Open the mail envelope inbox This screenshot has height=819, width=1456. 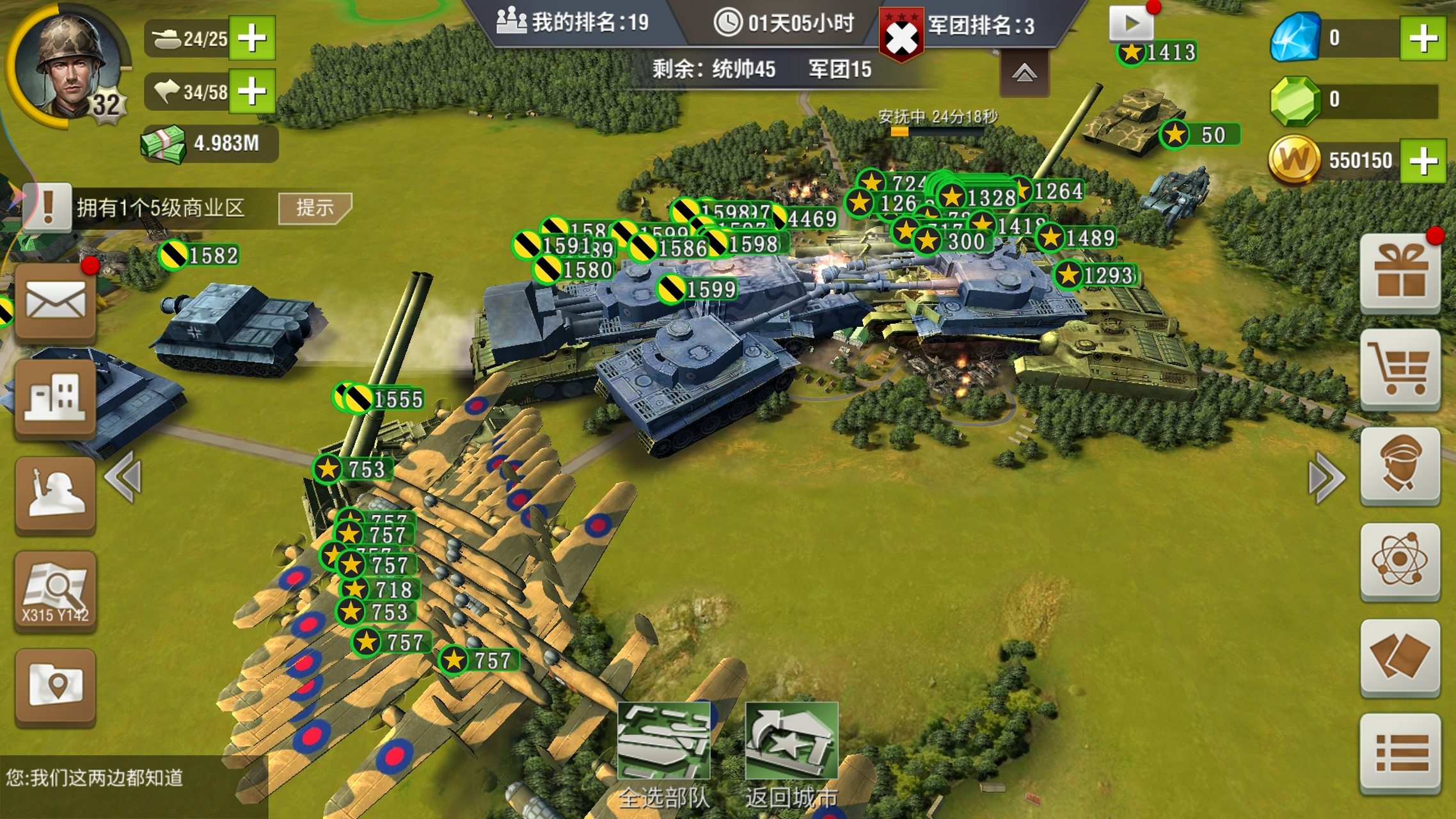click(x=56, y=301)
